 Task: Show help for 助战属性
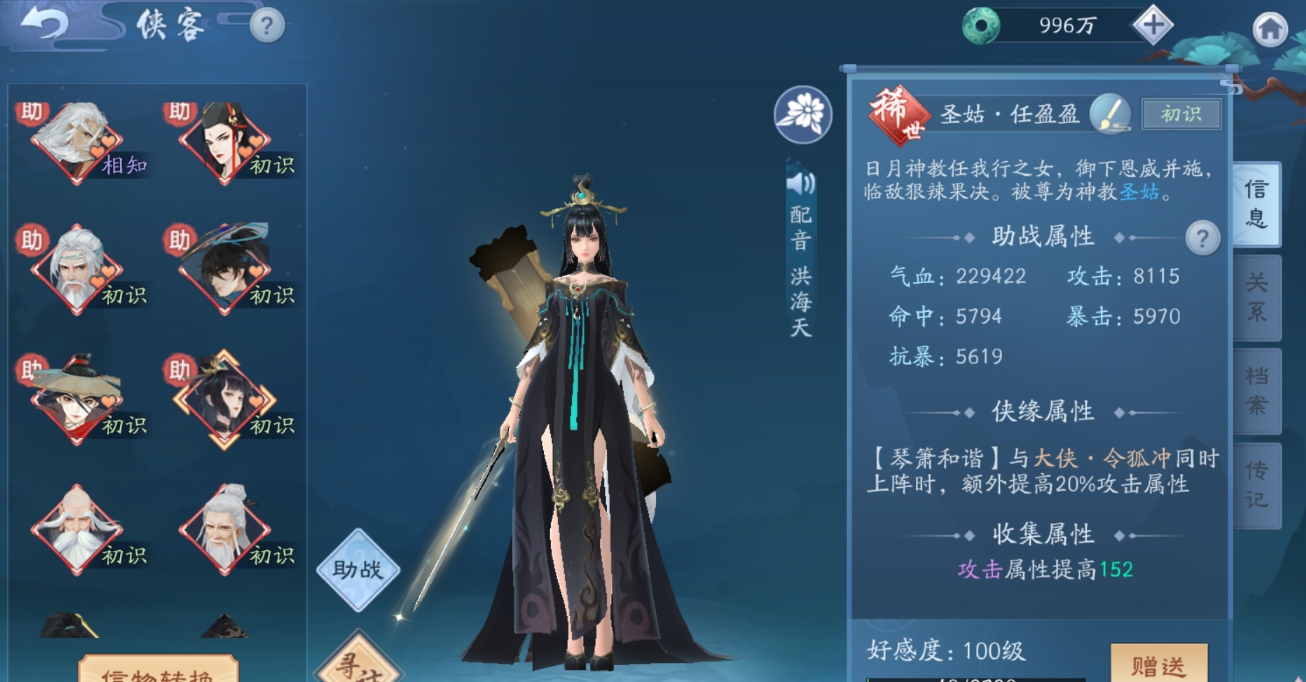point(1202,238)
